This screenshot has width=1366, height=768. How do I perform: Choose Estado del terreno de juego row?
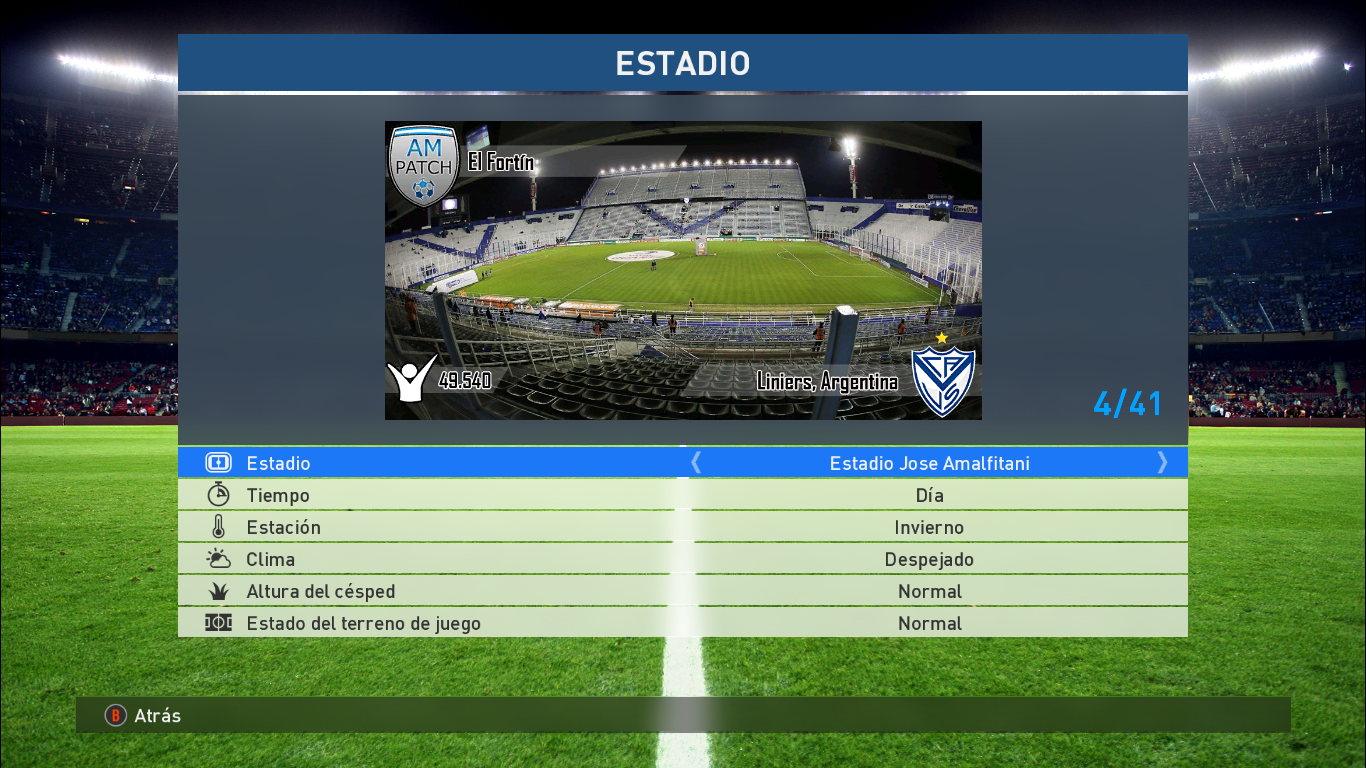[682, 623]
